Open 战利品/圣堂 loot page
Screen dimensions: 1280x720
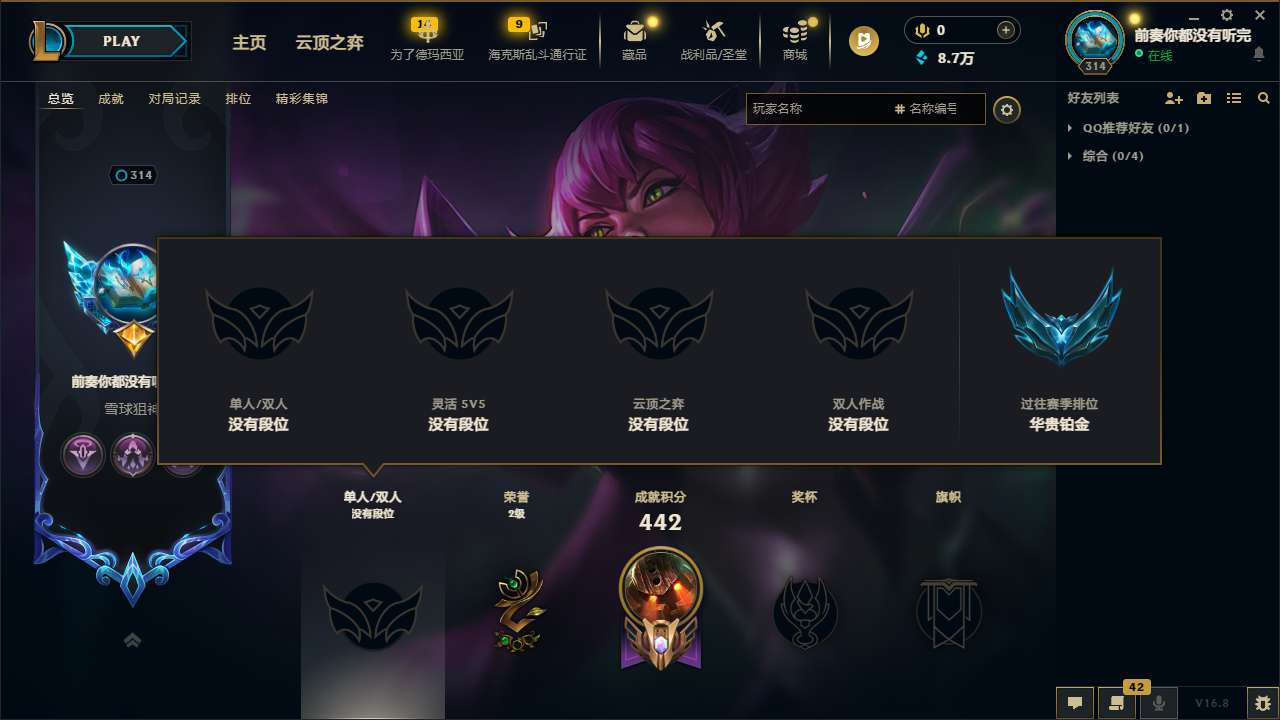pyautogui.click(x=714, y=40)
